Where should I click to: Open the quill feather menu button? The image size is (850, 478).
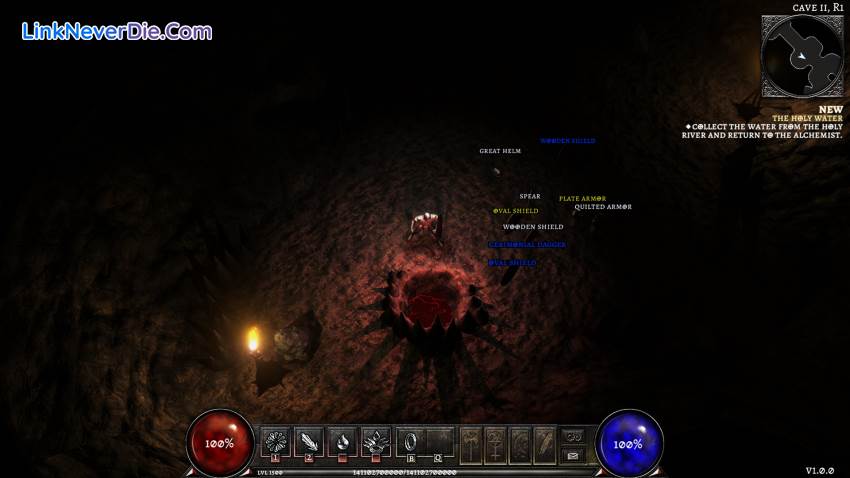[543, 441]
